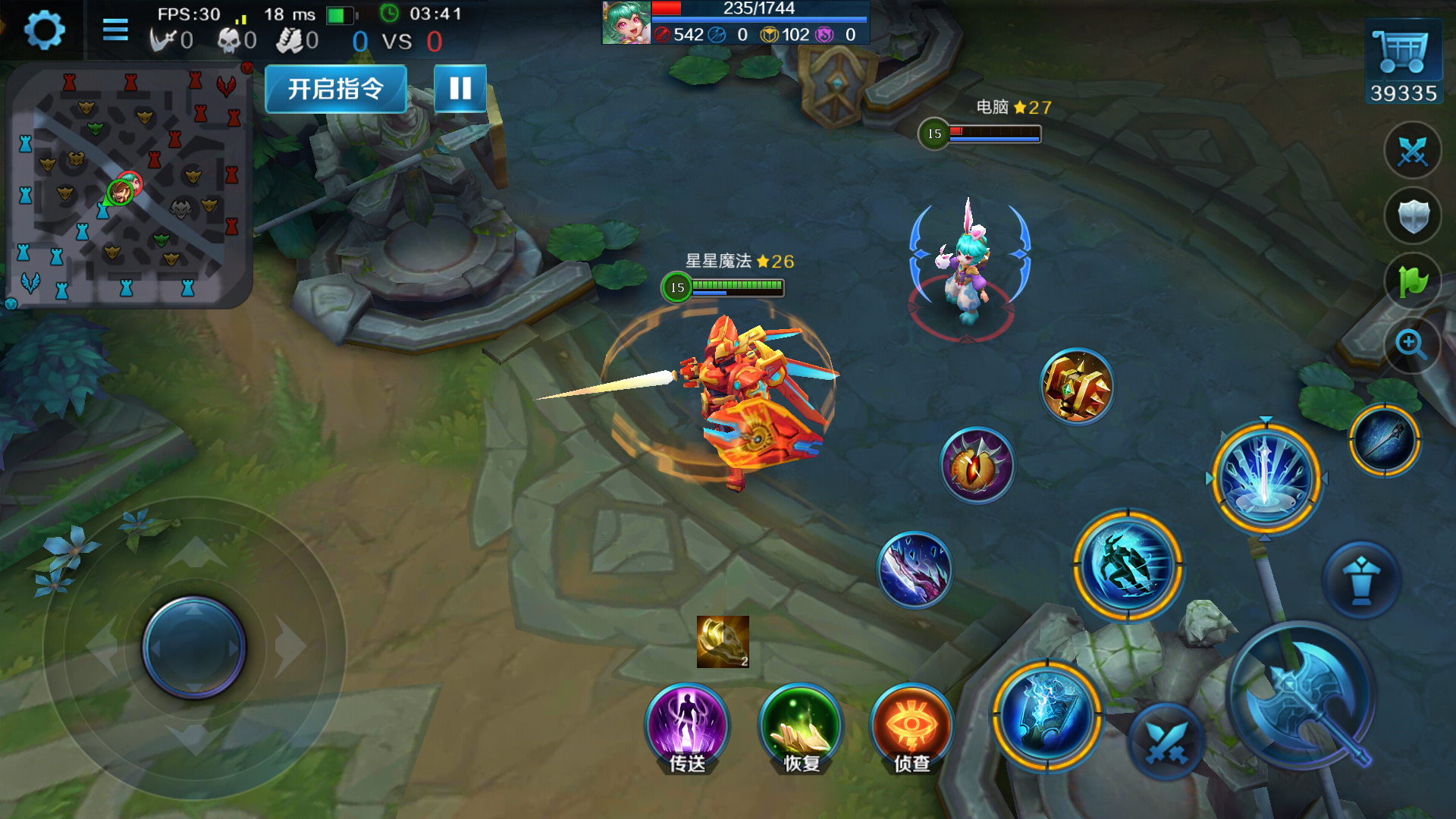Activate the red eye item skill
Screen dimensions: 1456x819
click(977, 465)
